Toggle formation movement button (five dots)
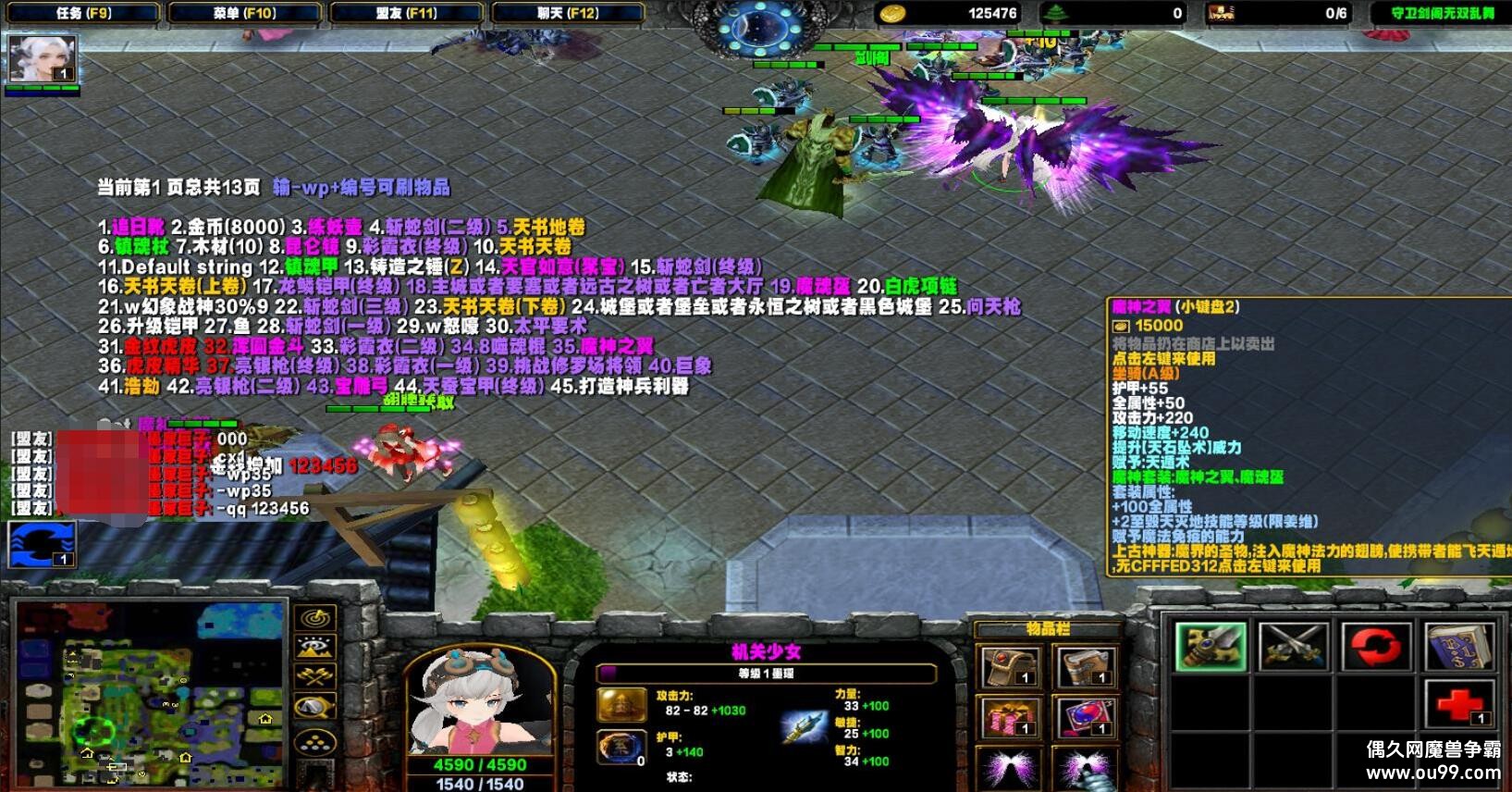Image resolution: width=1512 pixels, height=792 pixels. coord(315,741)
